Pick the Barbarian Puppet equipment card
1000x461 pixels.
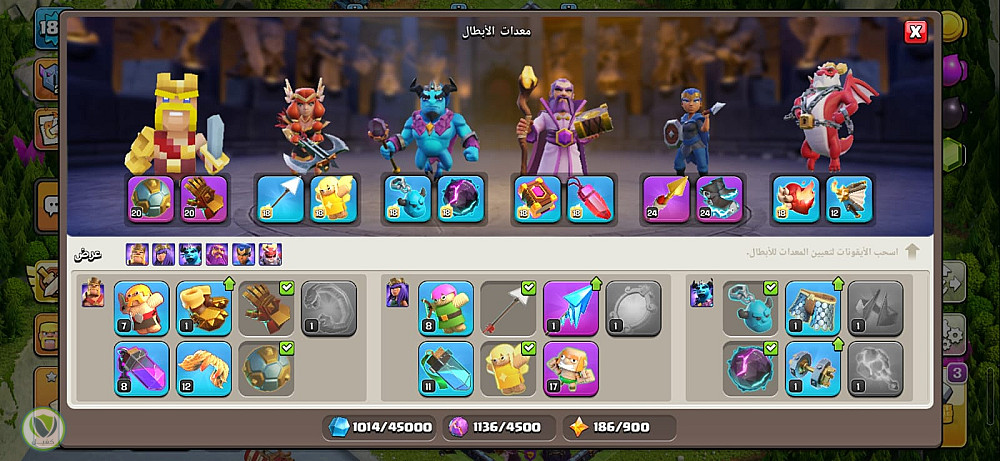[142, 308]
